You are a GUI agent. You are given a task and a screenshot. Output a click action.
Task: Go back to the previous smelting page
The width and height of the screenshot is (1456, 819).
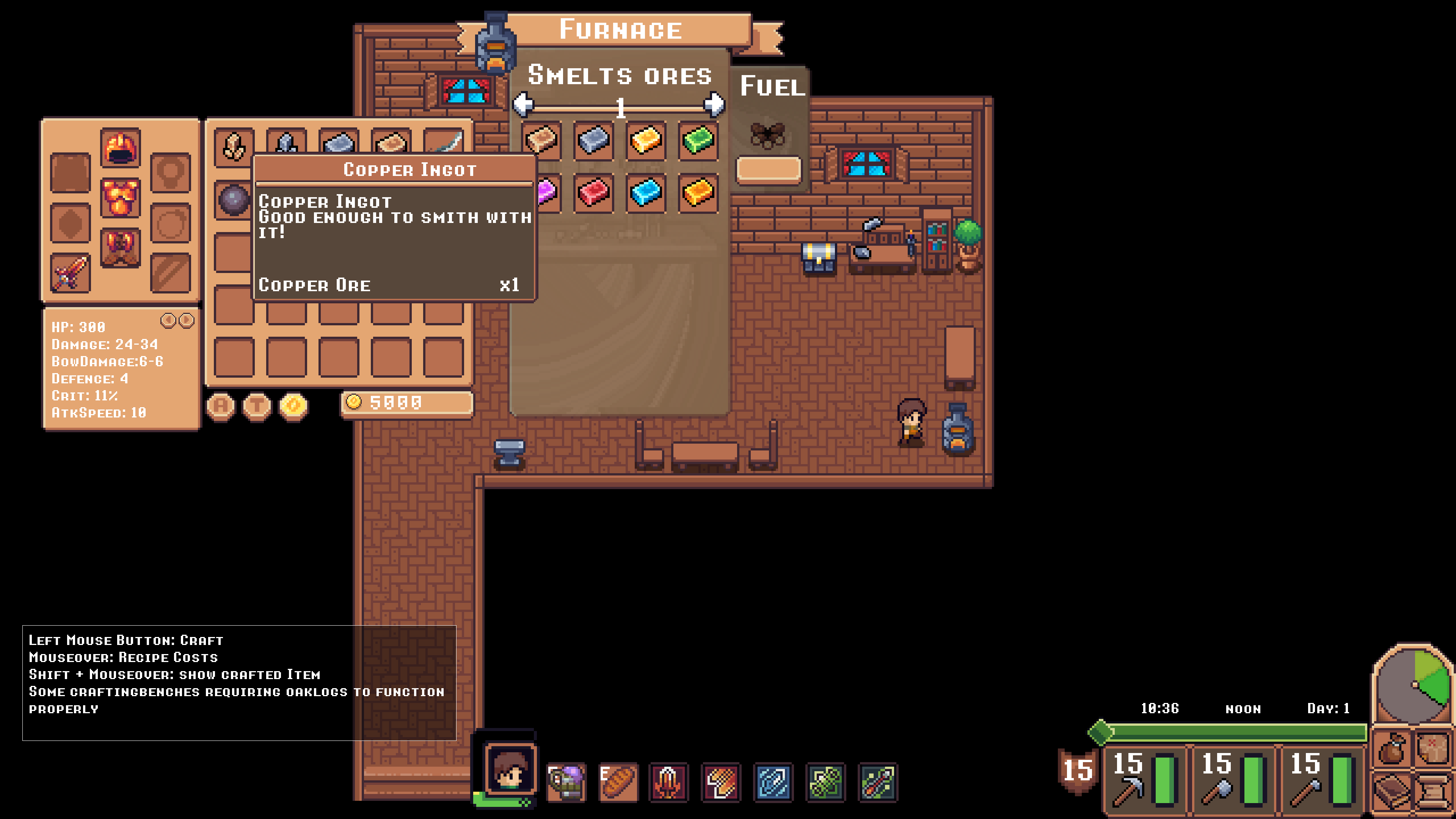[523, 105]
